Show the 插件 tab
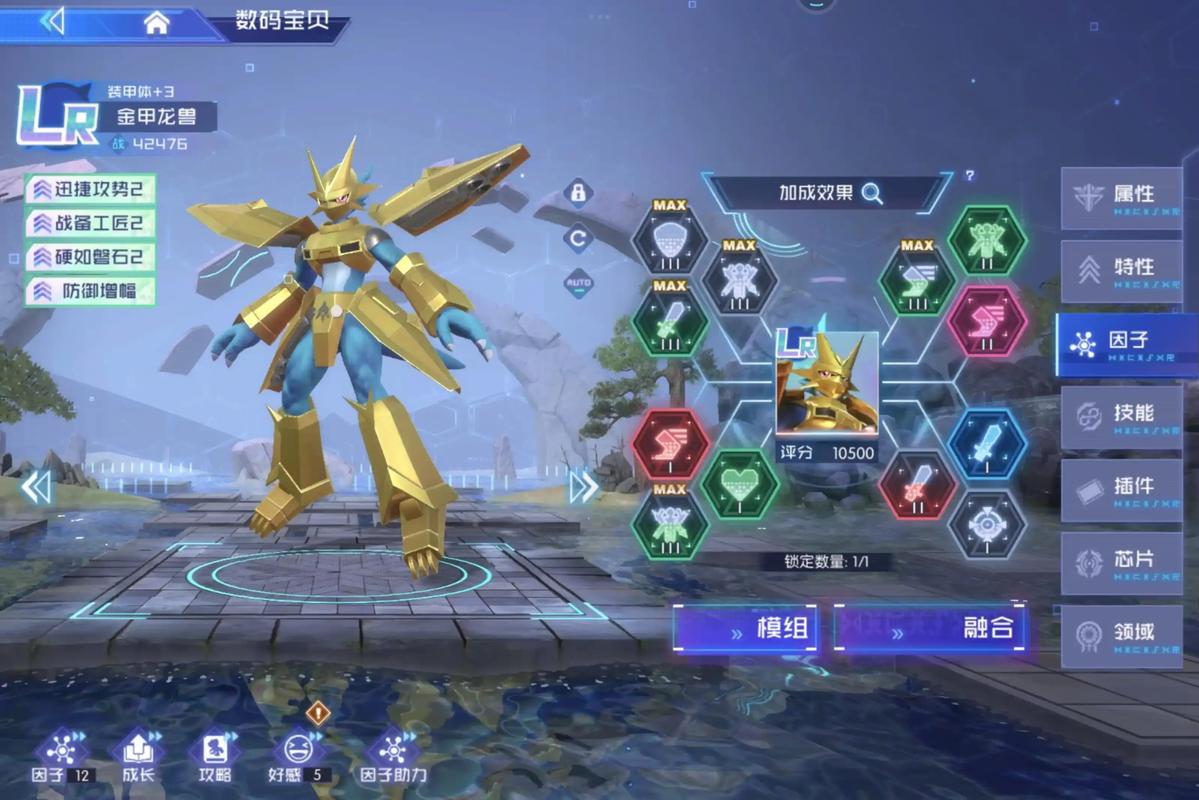The image size is (1199, 800). [1121, 489]
